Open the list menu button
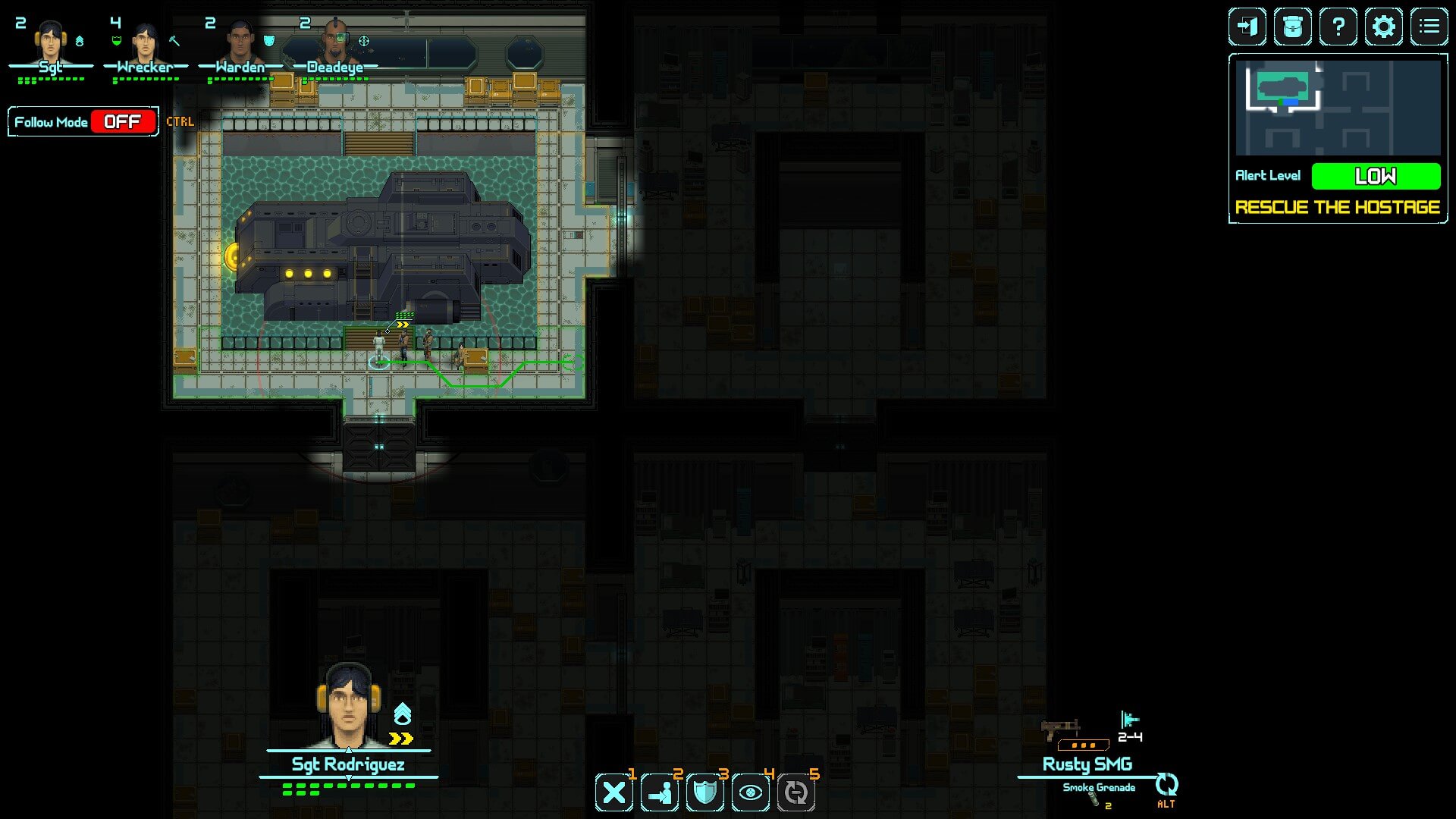This screenshot has width=1456, height=819. pos(1429,27)
